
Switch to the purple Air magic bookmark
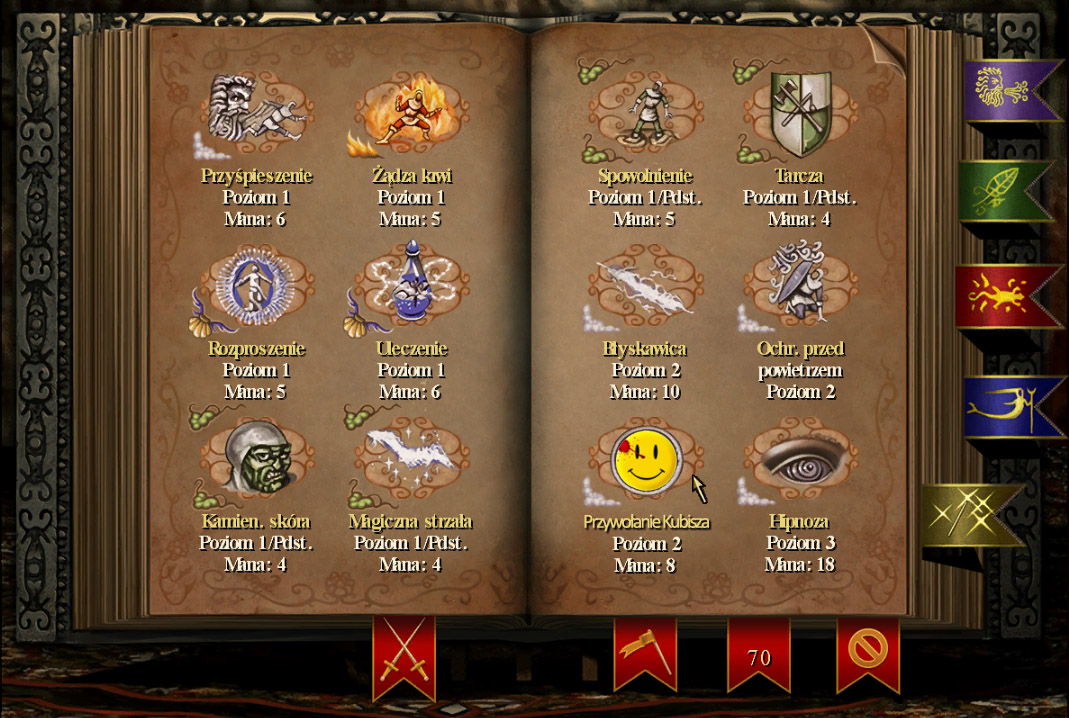[1005, 88]
